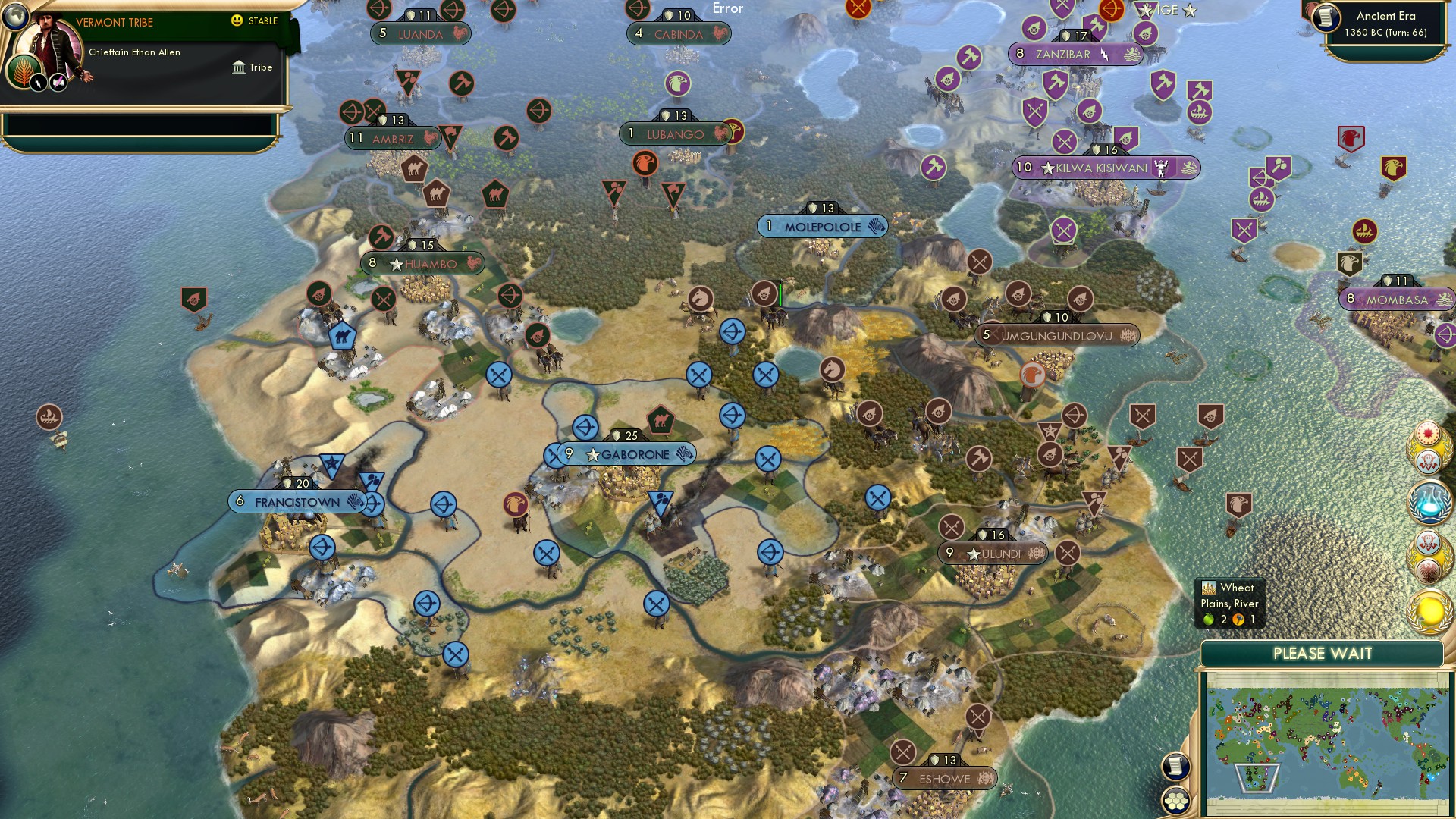The width and height of the screenshot is (1456, 819).
Task: Open the science research notification medal
Action: [x=1429, y=502]
